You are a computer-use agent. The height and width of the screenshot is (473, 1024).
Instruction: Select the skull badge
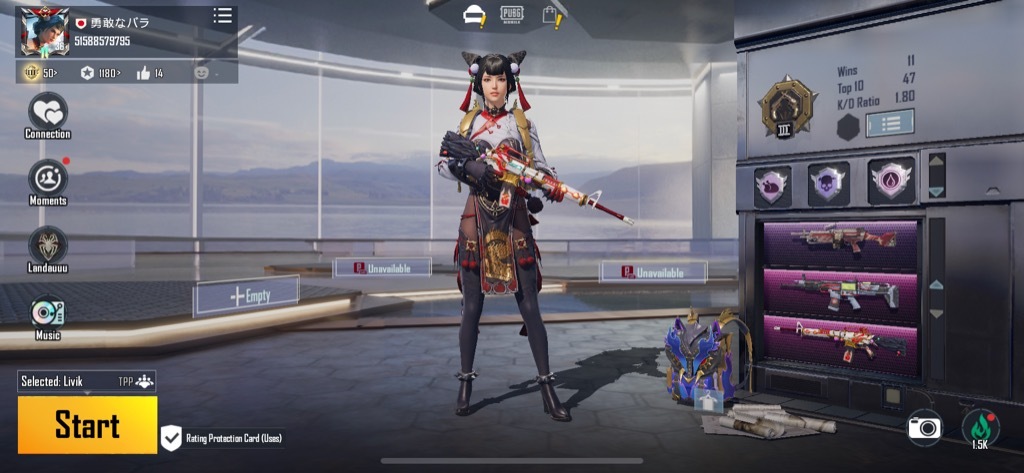(x=829, y=183)
